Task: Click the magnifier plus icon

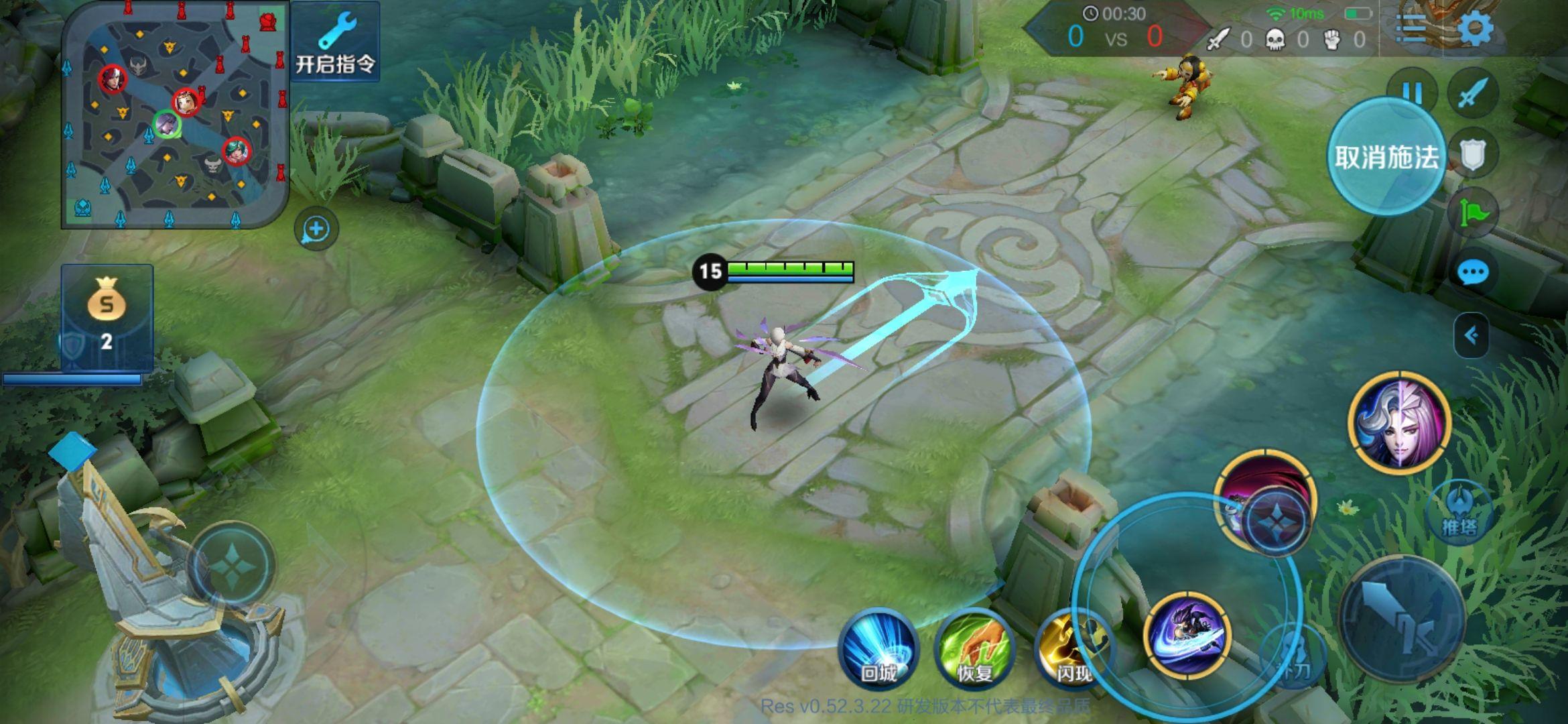Action: click(316, 229)
